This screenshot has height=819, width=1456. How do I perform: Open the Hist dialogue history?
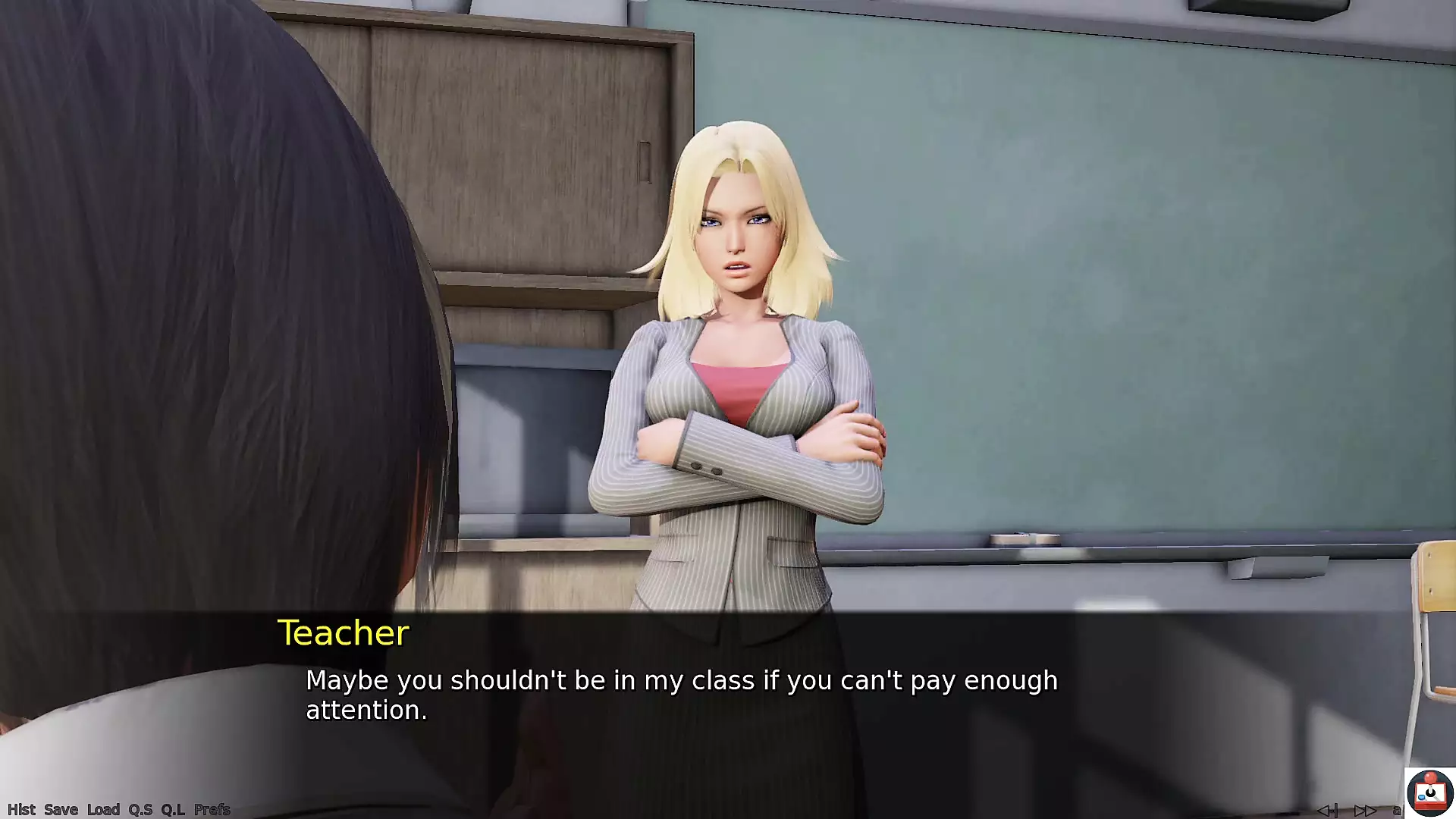click(21, 809)
